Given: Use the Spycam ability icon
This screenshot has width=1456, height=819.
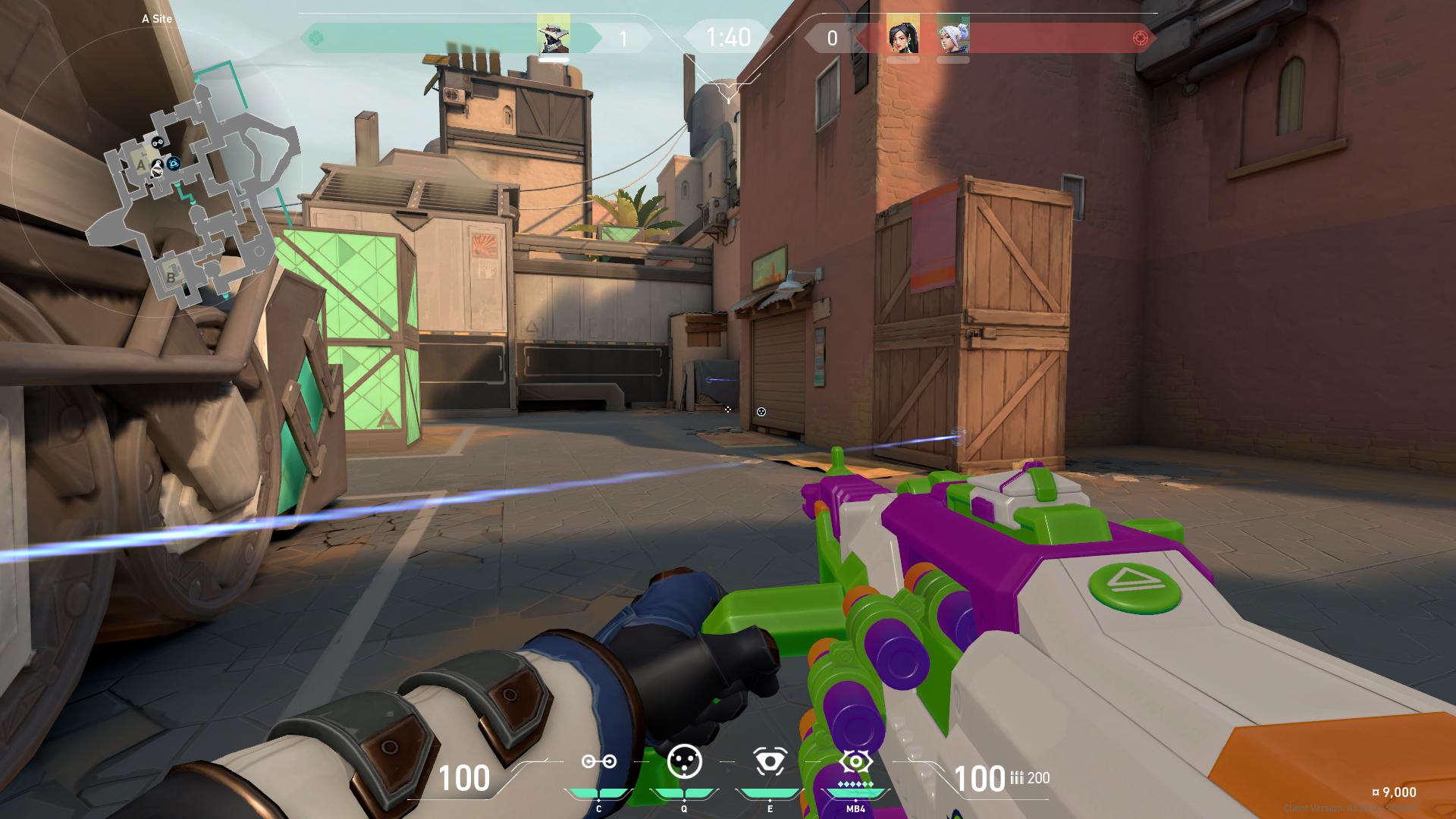Looking at the screenshot, I should coord(770,761).
